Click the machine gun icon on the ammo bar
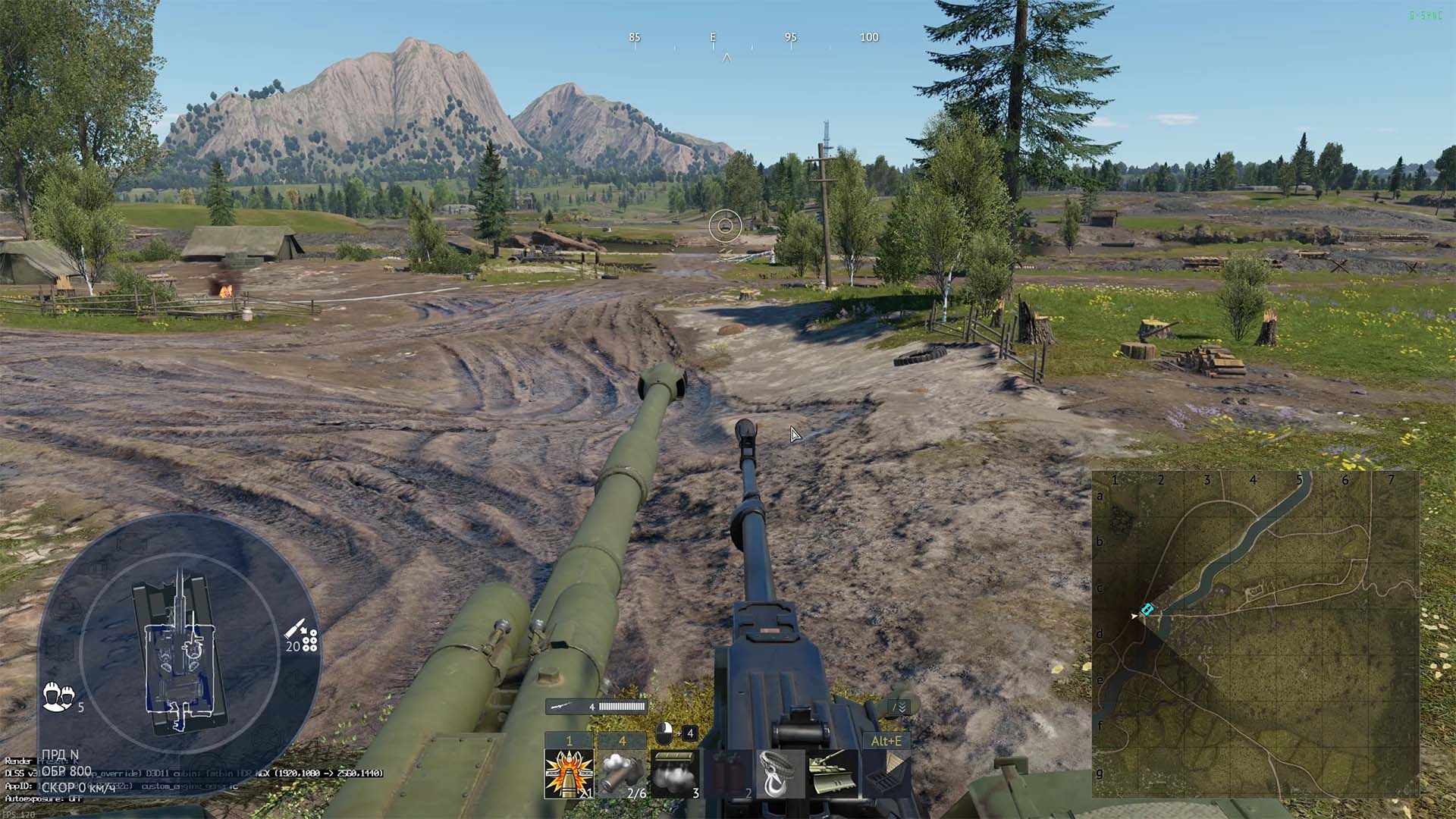Image resolution: width=1456 pixels, height=819 pixels. [x=559, y=706]
